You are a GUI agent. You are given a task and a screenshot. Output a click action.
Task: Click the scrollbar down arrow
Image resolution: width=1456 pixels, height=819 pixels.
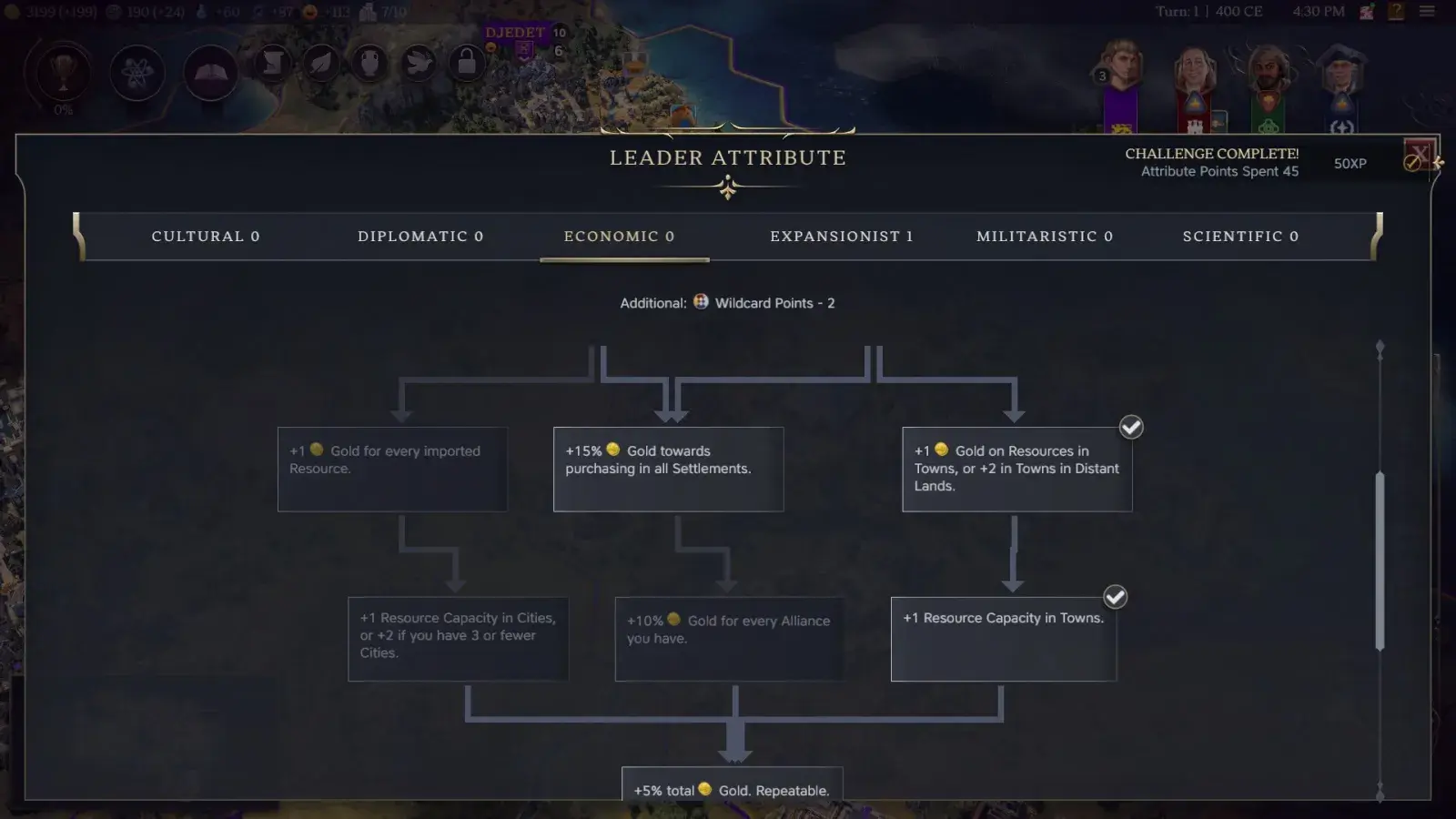pos(1380,790)
